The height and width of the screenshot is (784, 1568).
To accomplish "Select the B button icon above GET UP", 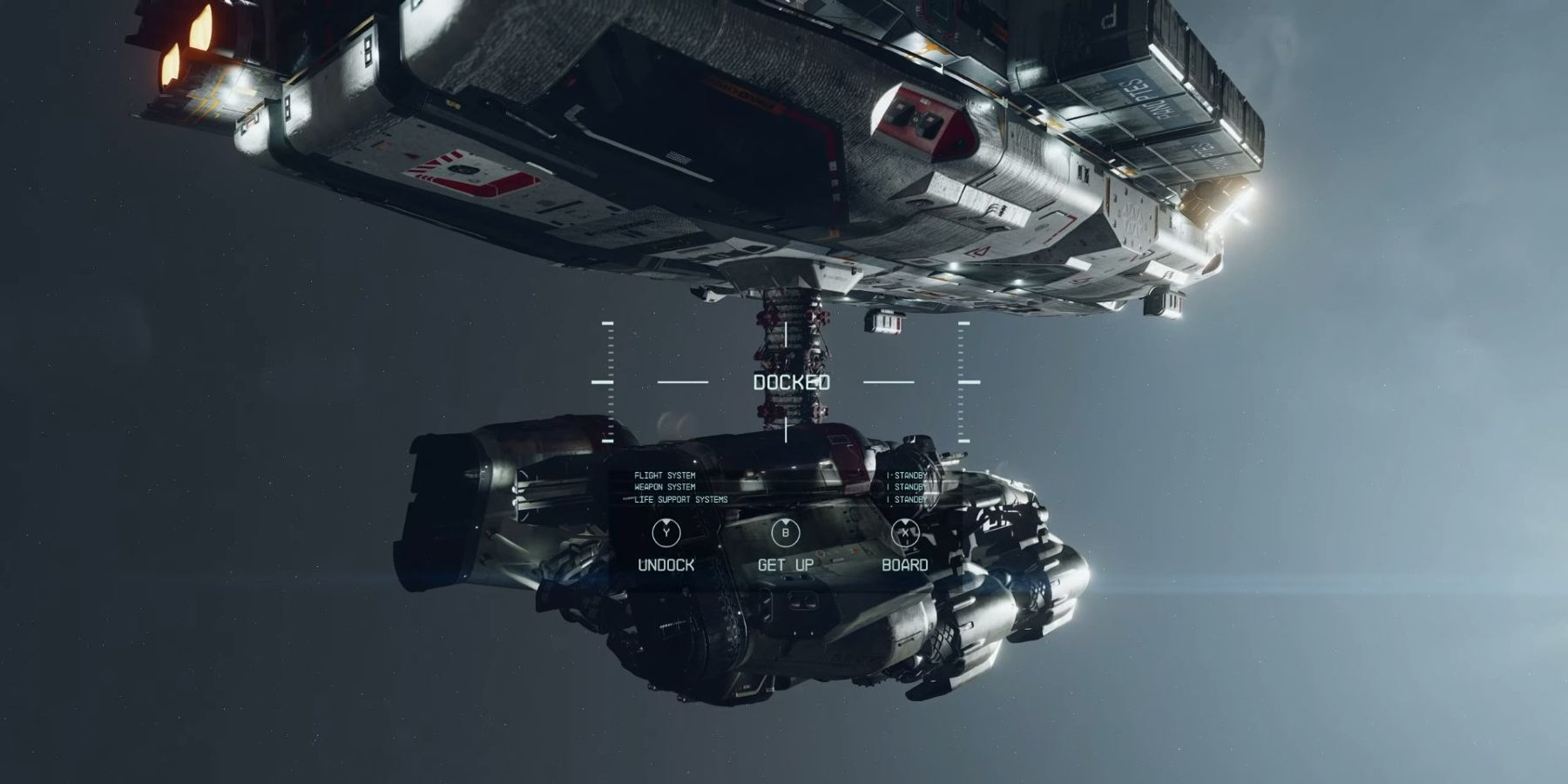I will click(x=786, y=532).
